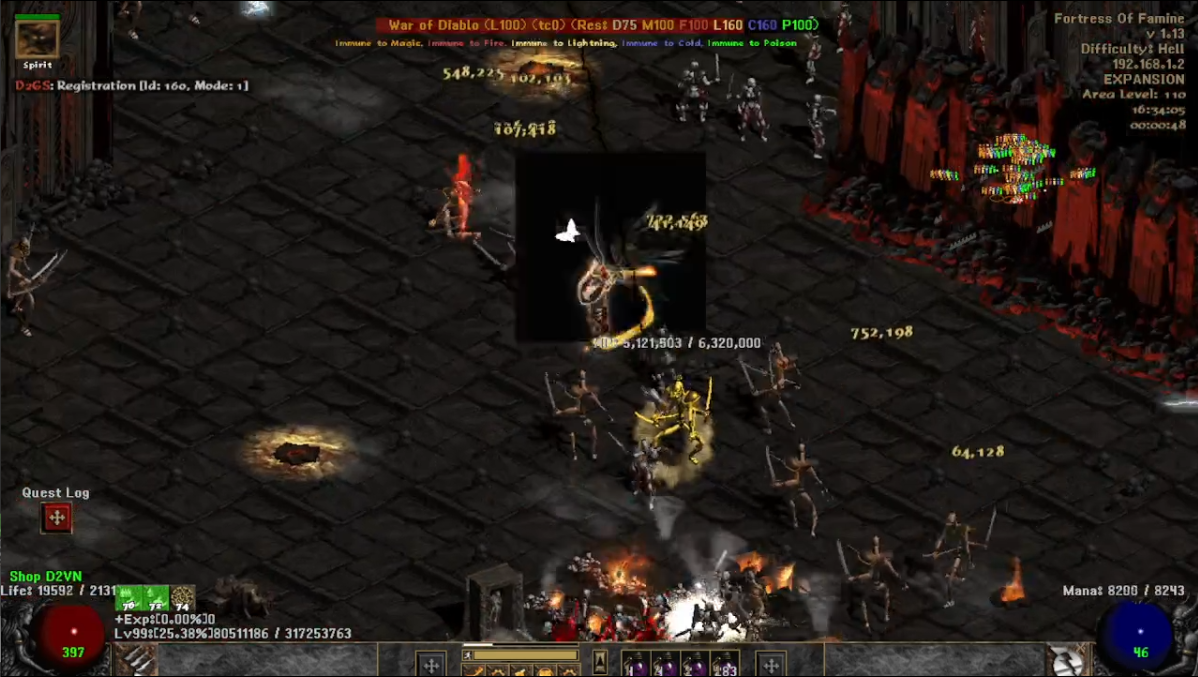Viewport: 1198px width, 677px height.
Task: Select the Spirit summon portrait
Action: click(x=37, y=39)
